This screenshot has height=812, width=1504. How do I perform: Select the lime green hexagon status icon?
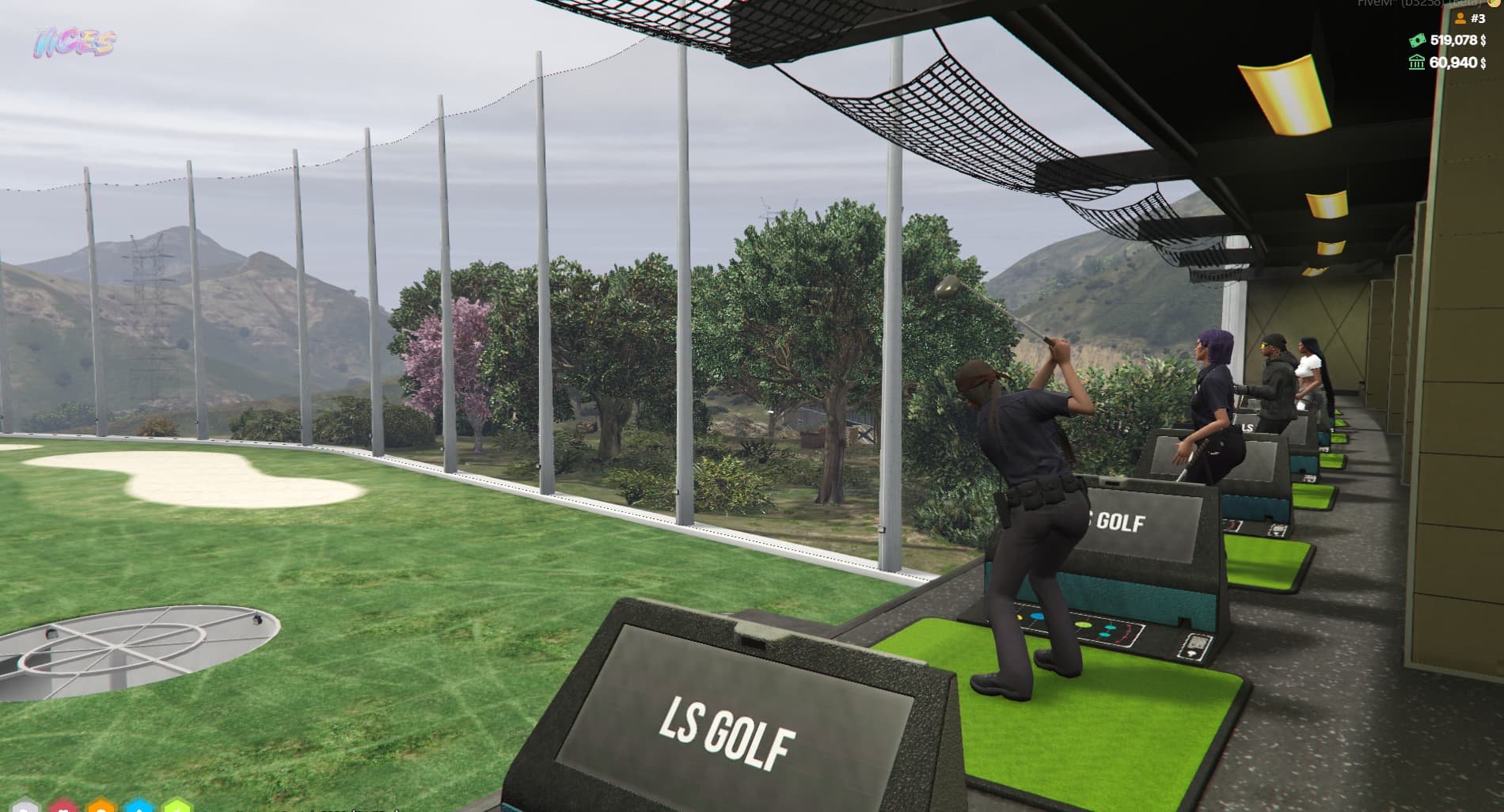coord(177,806)
